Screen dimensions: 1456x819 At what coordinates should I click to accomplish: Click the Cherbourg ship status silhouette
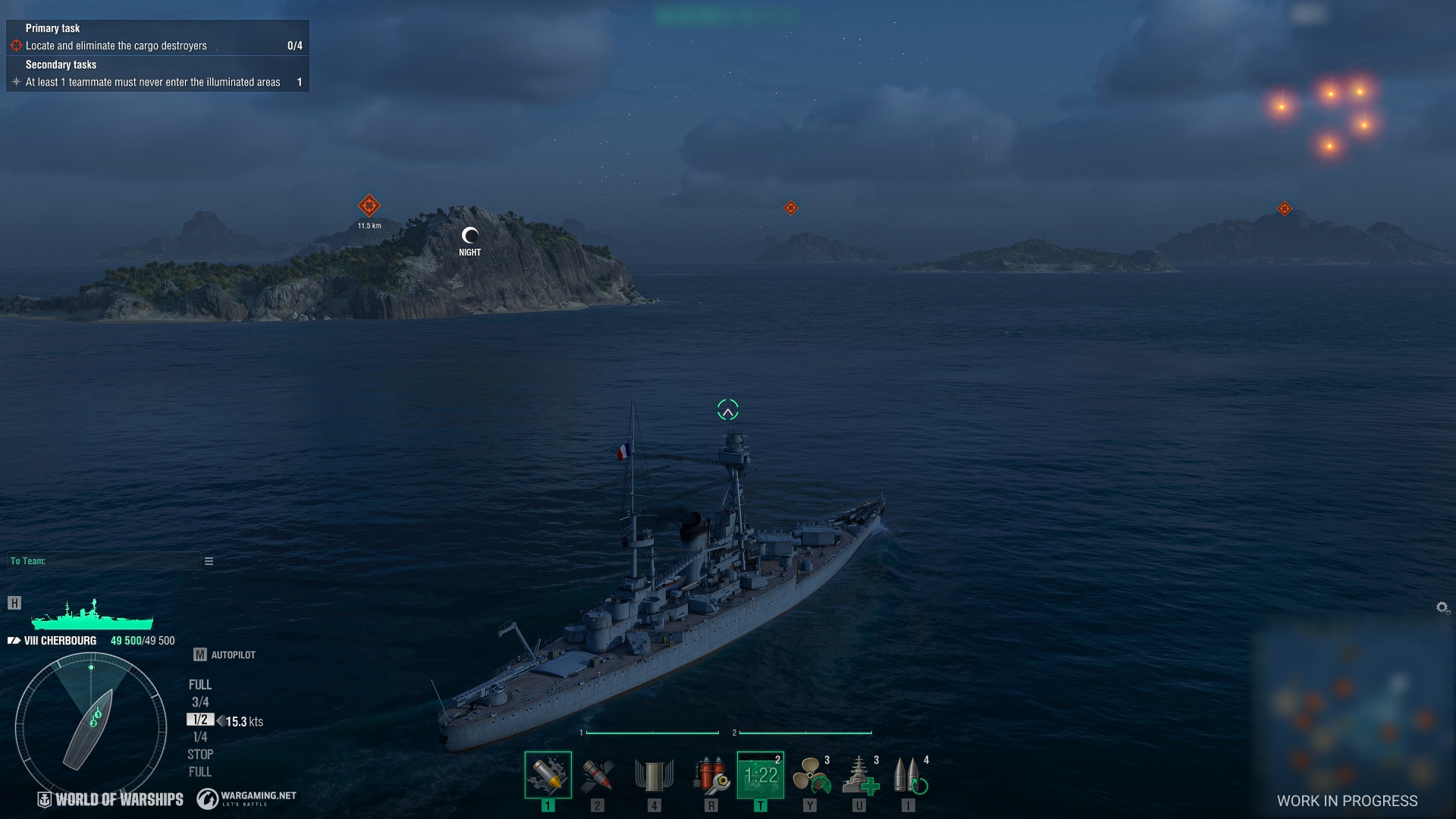coord(92,615)
